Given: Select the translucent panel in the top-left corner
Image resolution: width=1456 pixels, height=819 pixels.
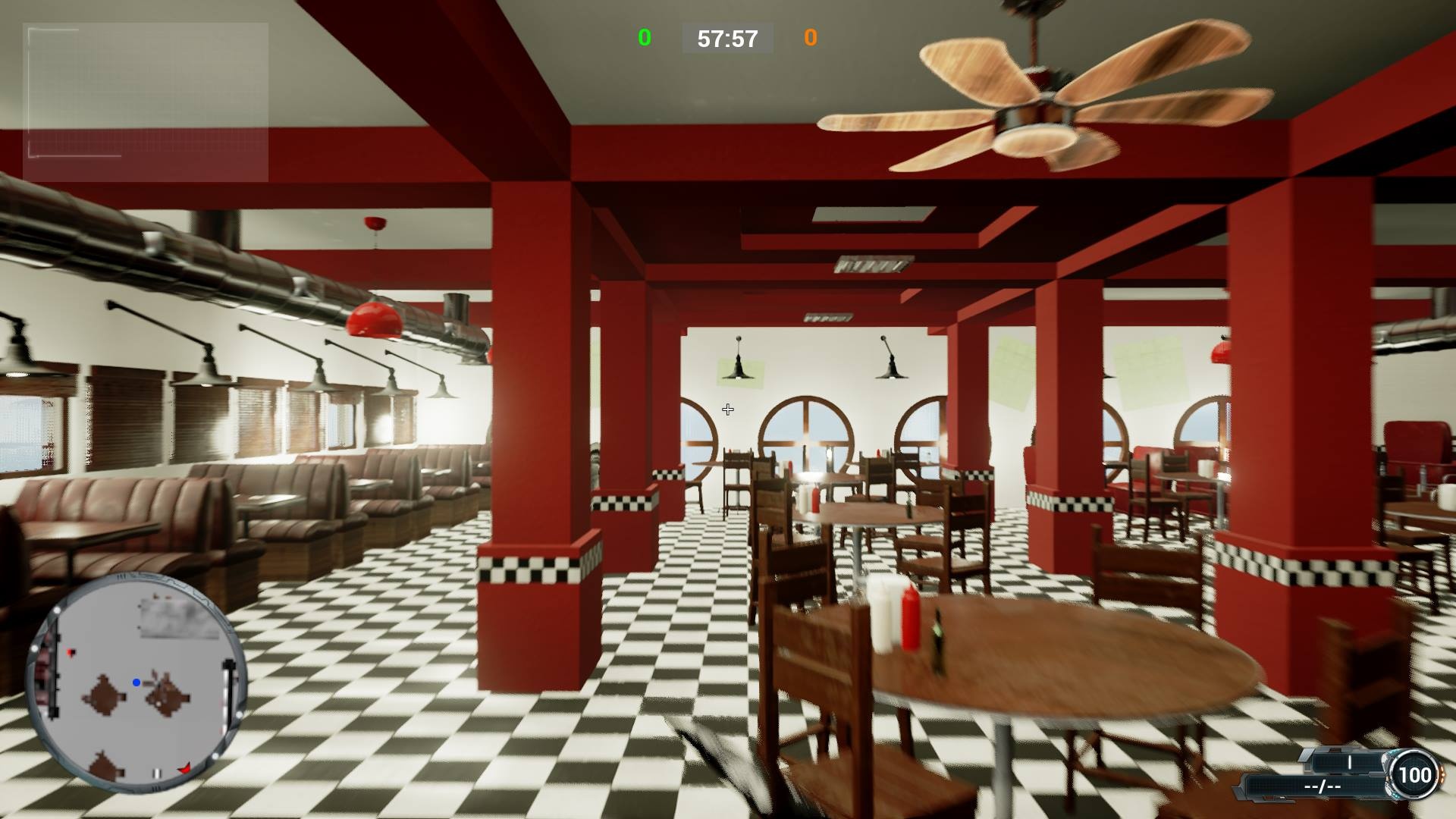Looking at the screenshot, I should pos(146,102).
